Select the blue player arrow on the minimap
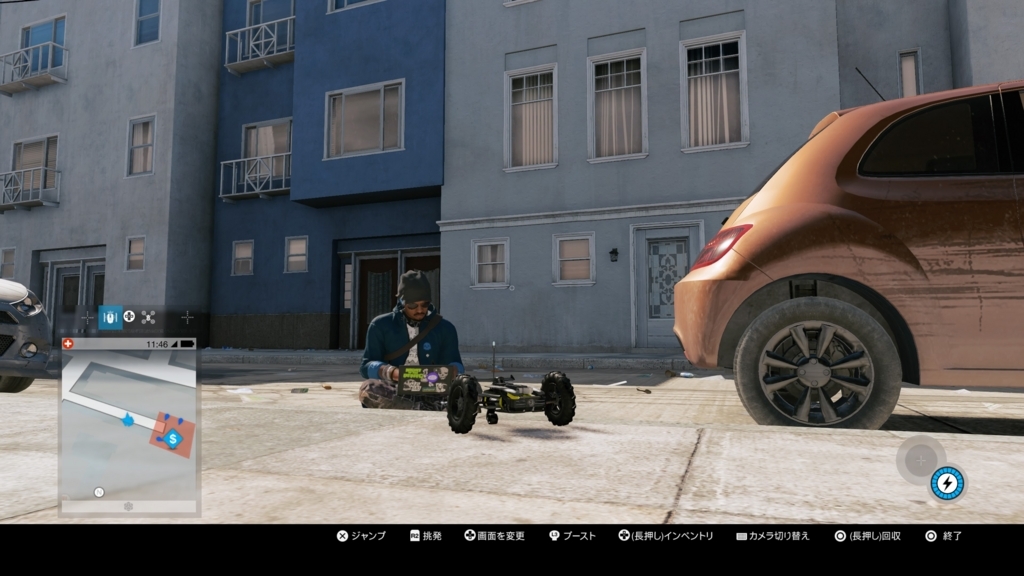The width and height of the screenshot is (1024, 576). tap(128, 420)
